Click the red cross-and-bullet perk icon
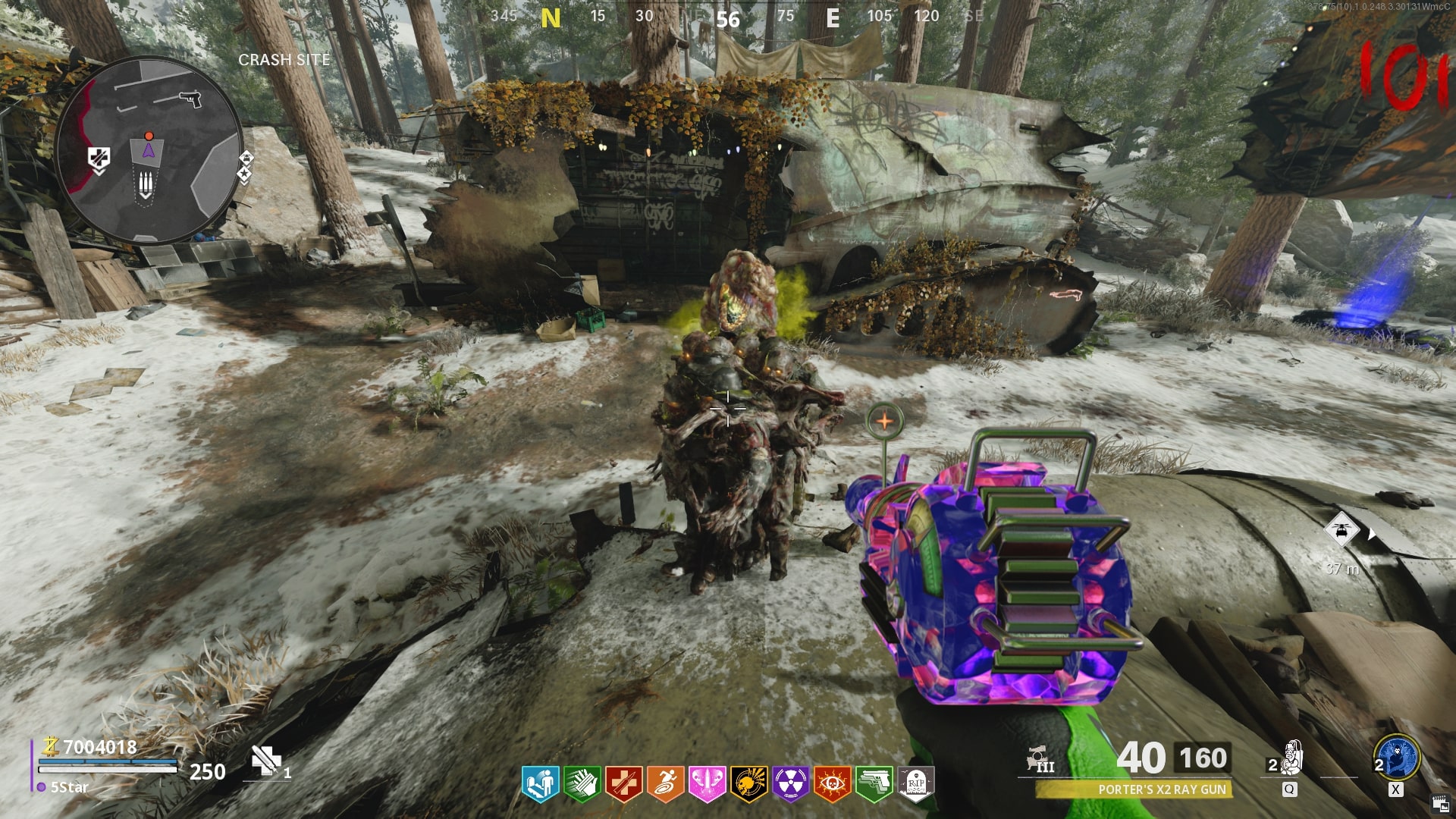 623,783
